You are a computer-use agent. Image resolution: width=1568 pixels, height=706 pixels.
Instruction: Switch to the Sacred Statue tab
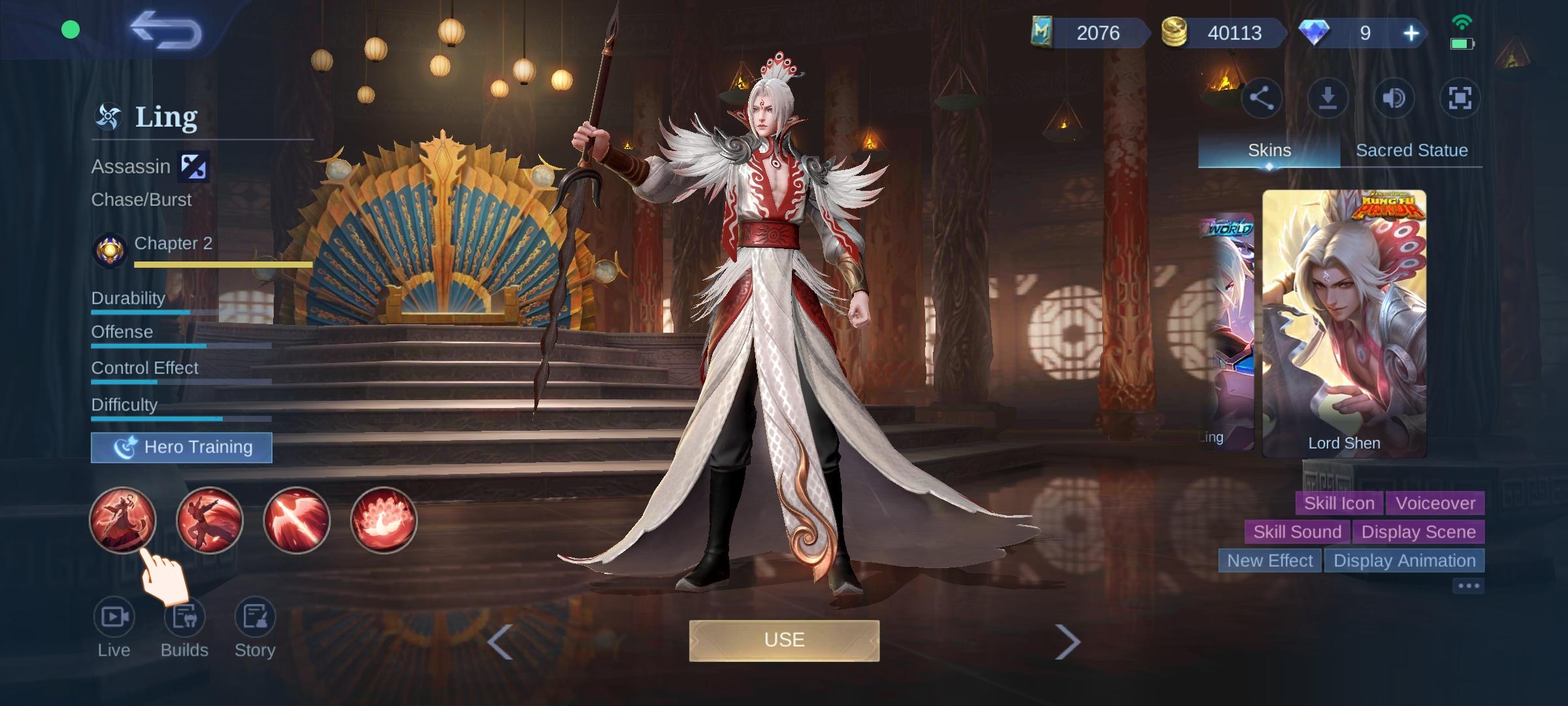pyautogui.click(x=1413, y=150)
